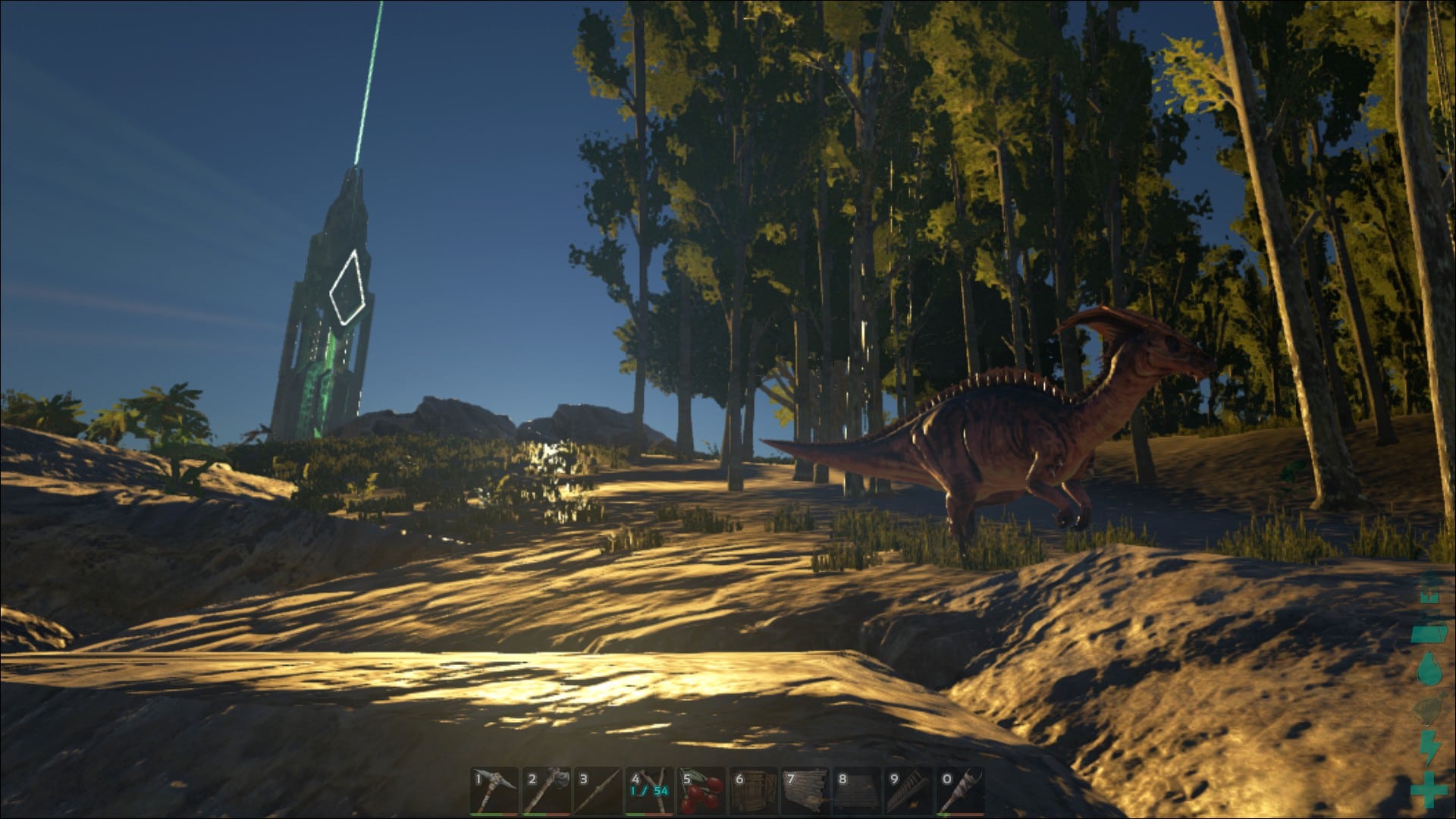
Task: Select the flat thatch structure in slot 8
Action: tap(857, 791)
